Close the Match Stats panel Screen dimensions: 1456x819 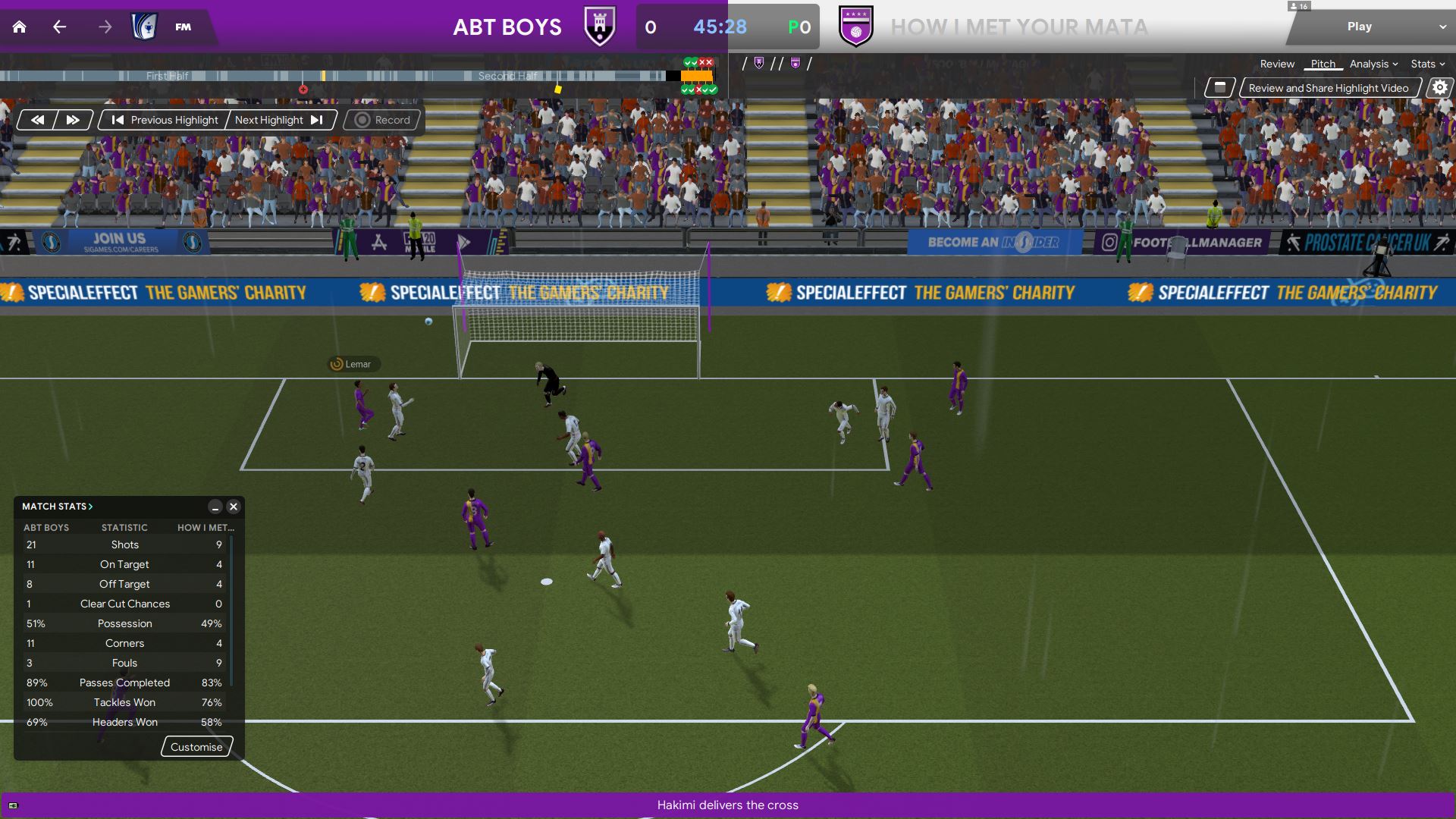pyautogui.click(x=234, y=507)
